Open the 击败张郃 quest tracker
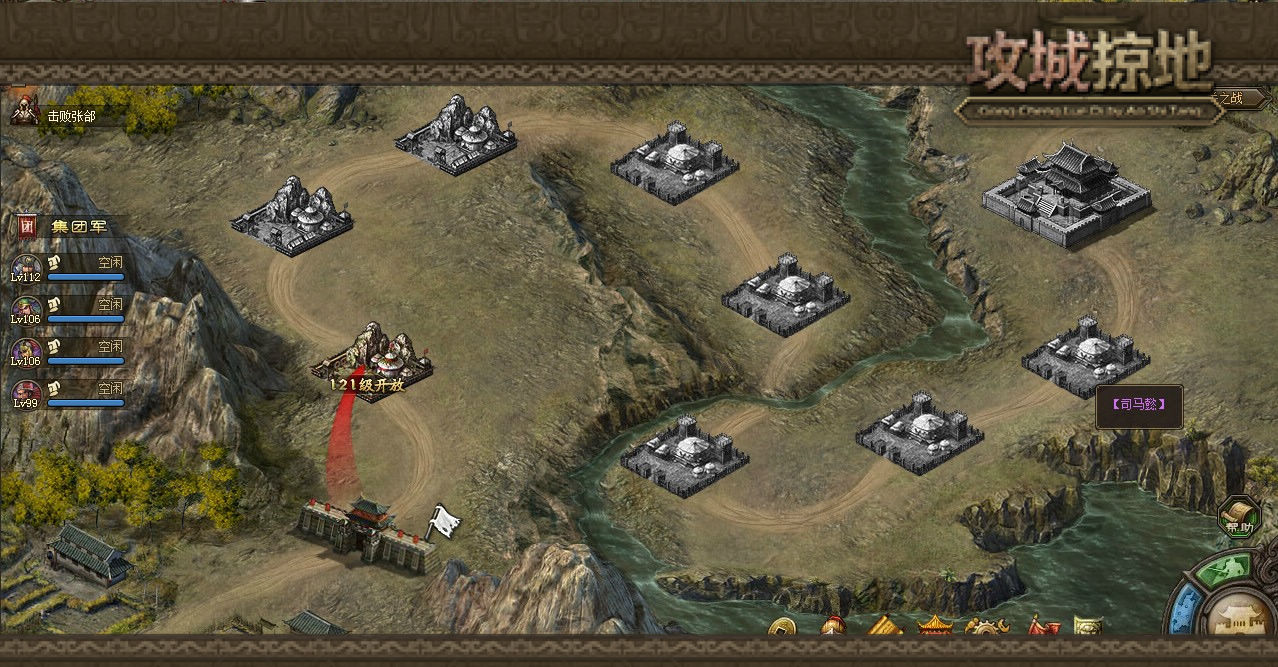1278x667 pixels. [x=68, y=116]
